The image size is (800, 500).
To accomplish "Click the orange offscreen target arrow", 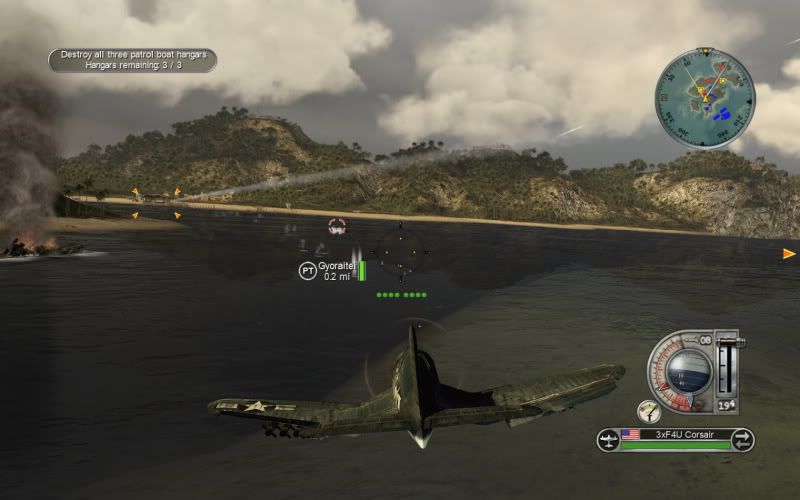I will 789,254.
